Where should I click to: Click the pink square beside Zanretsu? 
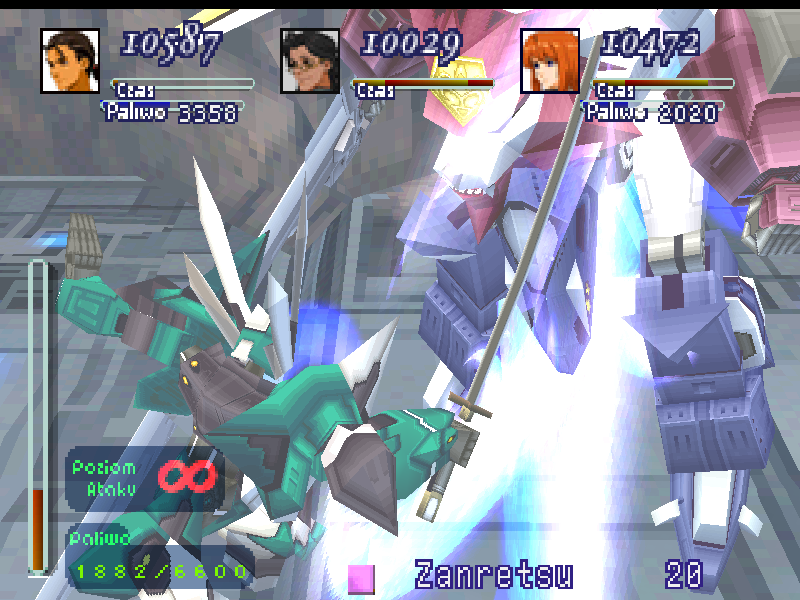pyautogui.click(x=361, y=578)
